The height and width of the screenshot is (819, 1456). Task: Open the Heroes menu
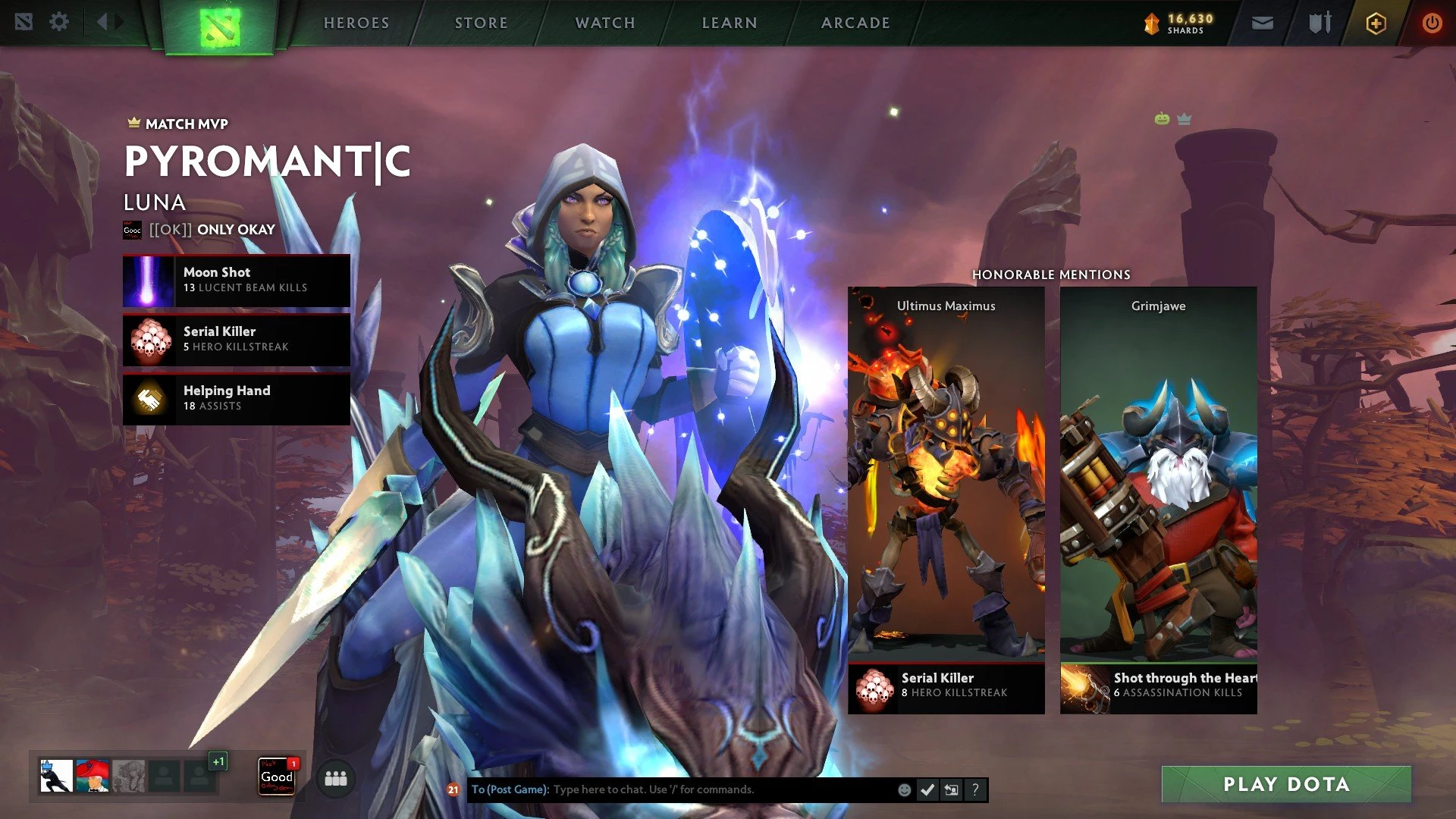pyautogui.click(x=356, y=23)
